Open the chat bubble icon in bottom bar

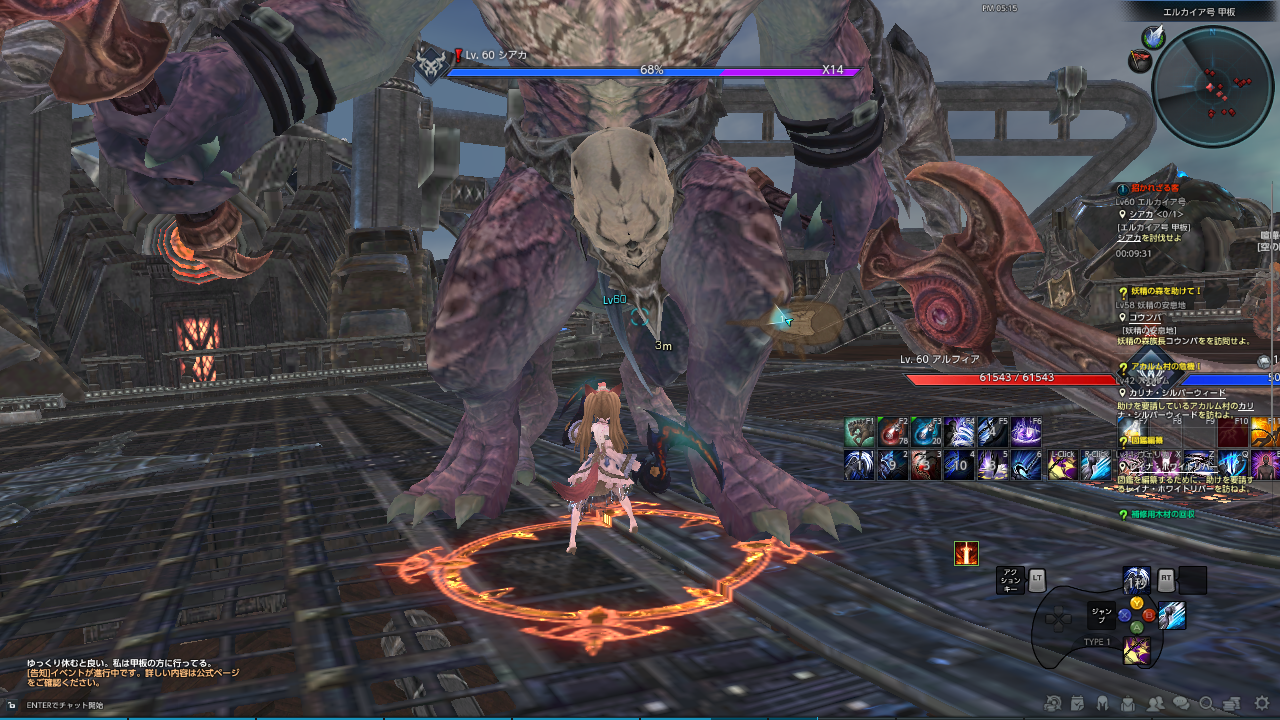(1181, 702)
